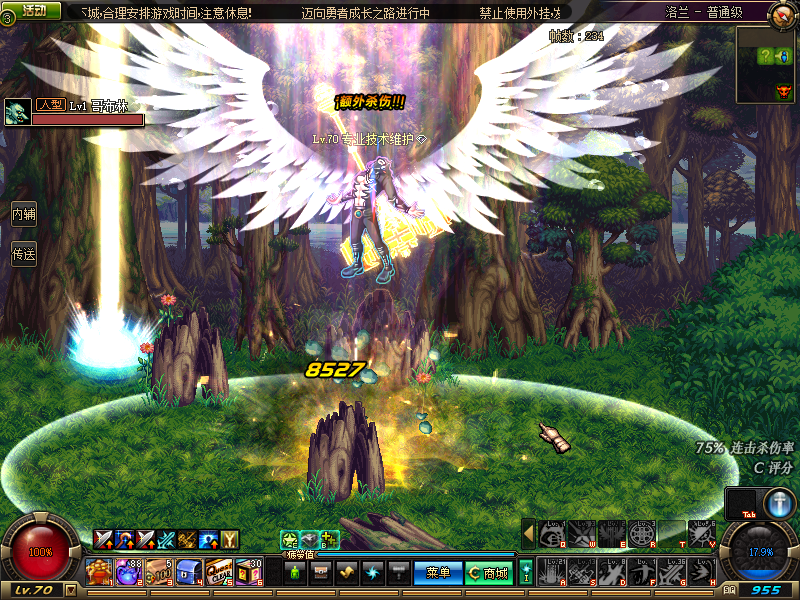800x600 pixels.
Task: Use the Quest Clear item slot
Action: pos(219,572)
